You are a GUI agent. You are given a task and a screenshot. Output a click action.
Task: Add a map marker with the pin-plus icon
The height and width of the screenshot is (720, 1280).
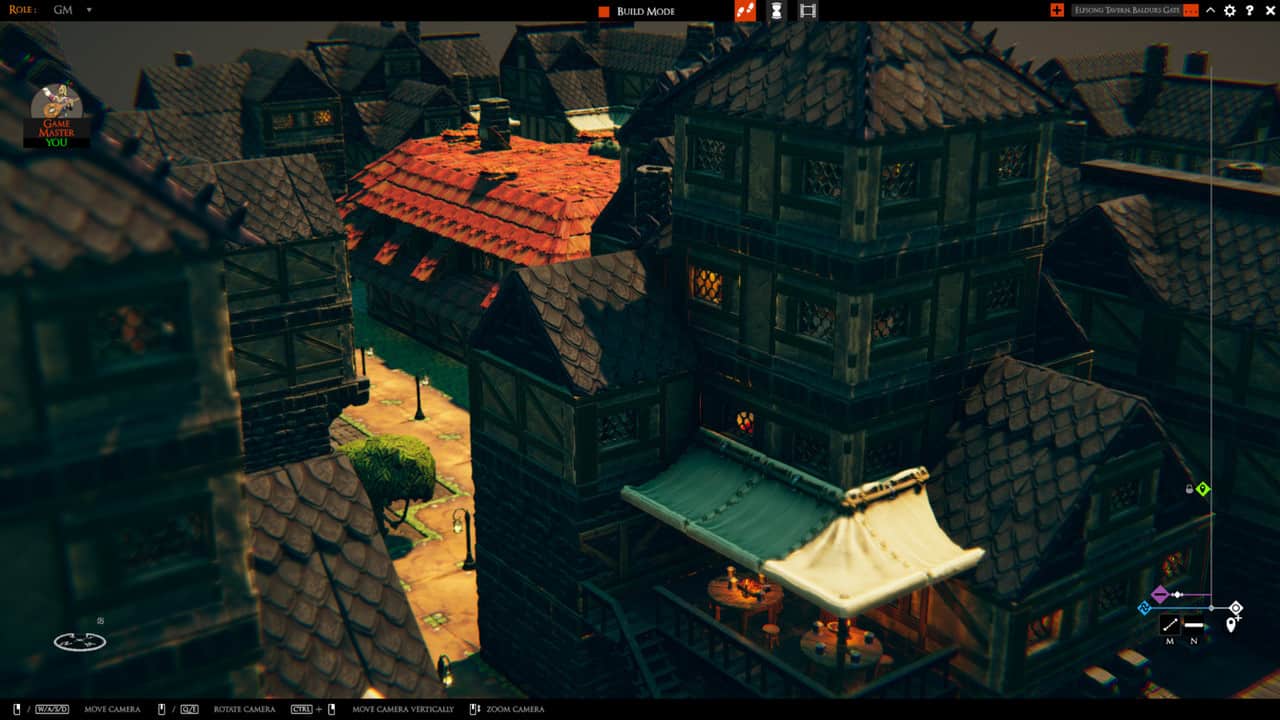pyautogui.click(x=1232, y=622)
